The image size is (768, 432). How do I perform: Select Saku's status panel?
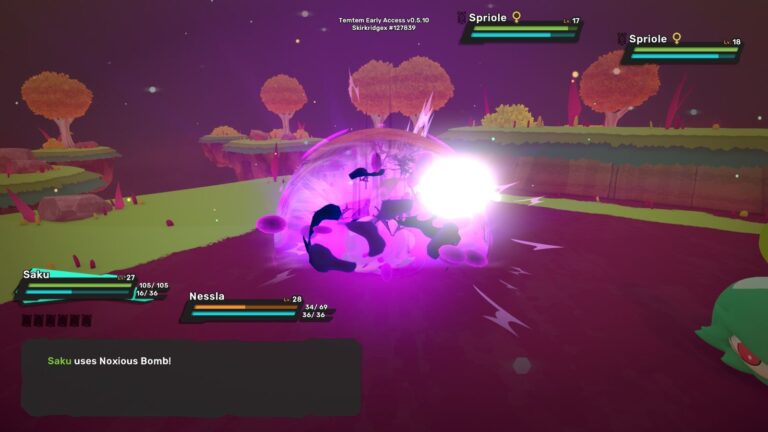tap(80, 286)
